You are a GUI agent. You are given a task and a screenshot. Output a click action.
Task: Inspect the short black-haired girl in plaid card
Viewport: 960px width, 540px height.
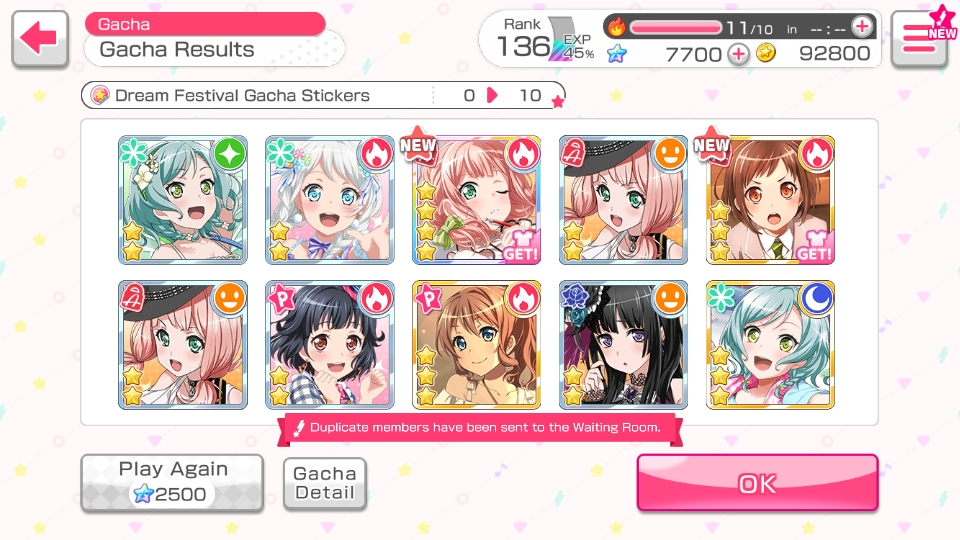329,345
